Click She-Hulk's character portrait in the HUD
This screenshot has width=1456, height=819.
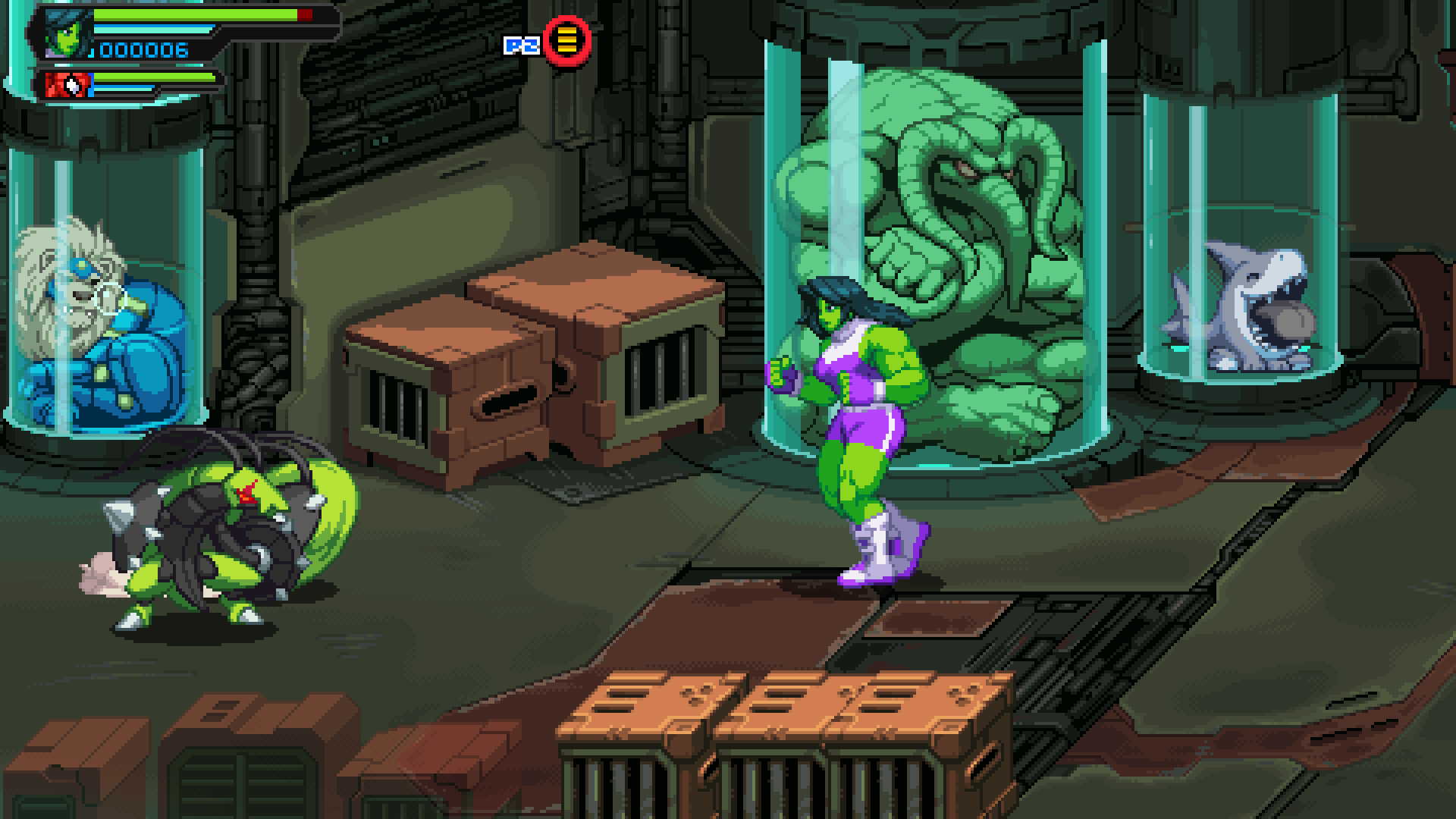(x=67, y=35)
